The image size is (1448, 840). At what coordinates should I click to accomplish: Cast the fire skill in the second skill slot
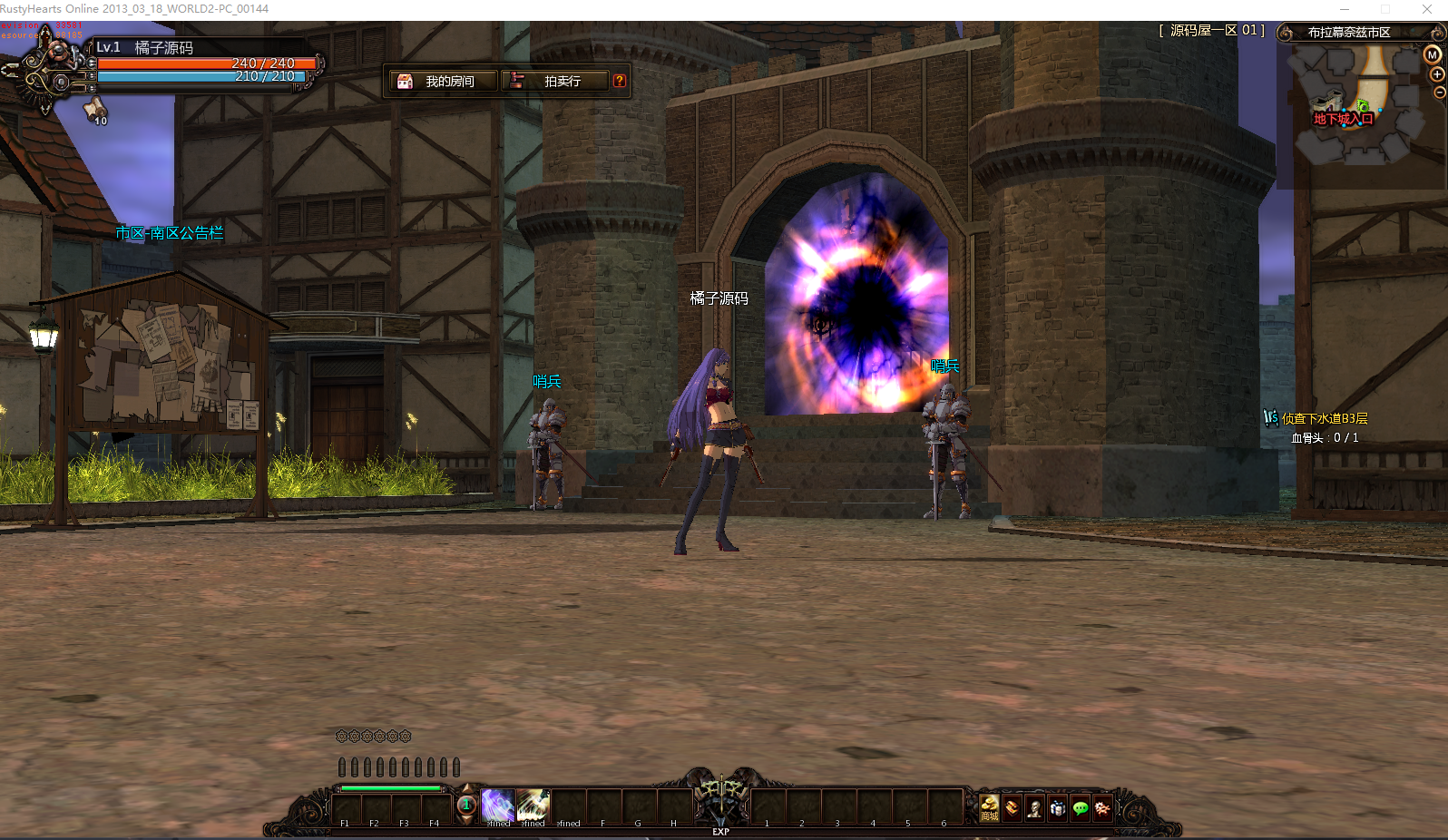[532, 806]
